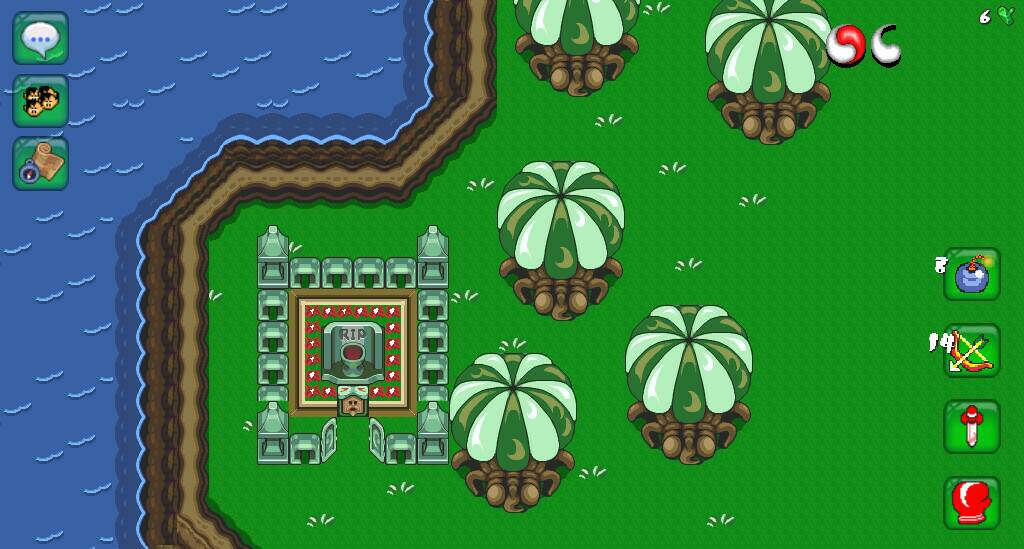
Task: Tap the red sword attack button
Action: tap(971, 427)
